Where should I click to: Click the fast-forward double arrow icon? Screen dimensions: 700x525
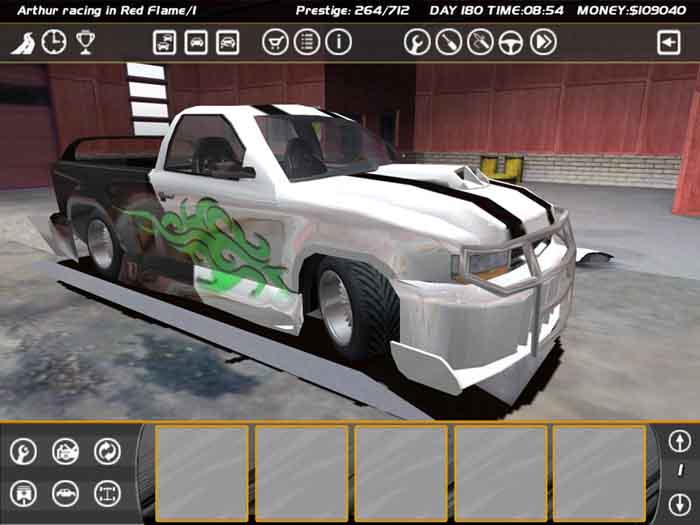[543, 42]
